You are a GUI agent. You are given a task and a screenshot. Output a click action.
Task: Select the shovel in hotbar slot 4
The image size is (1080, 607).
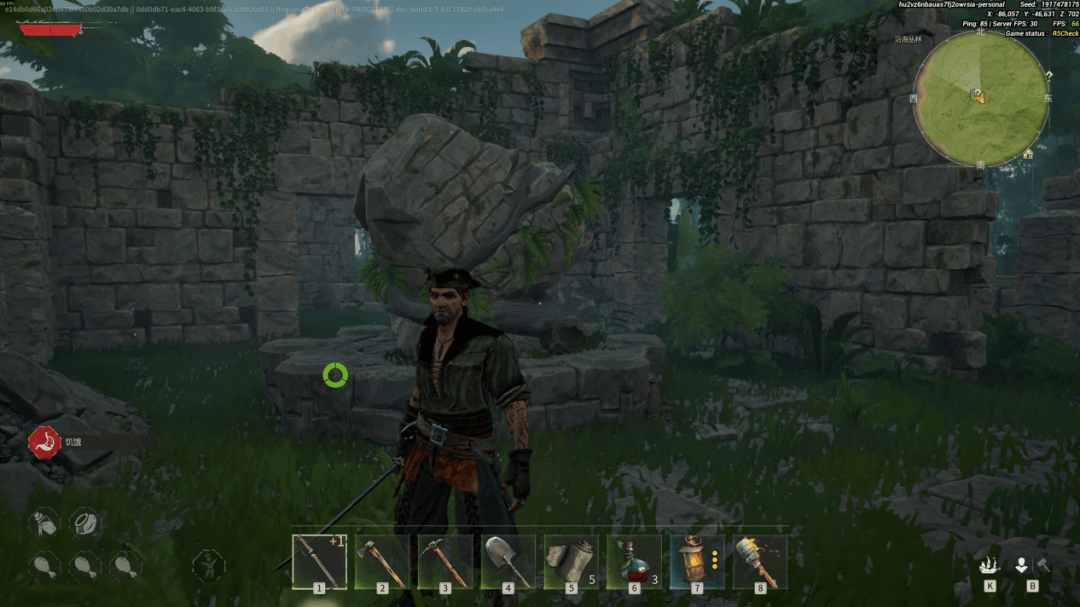coord(508,561)
